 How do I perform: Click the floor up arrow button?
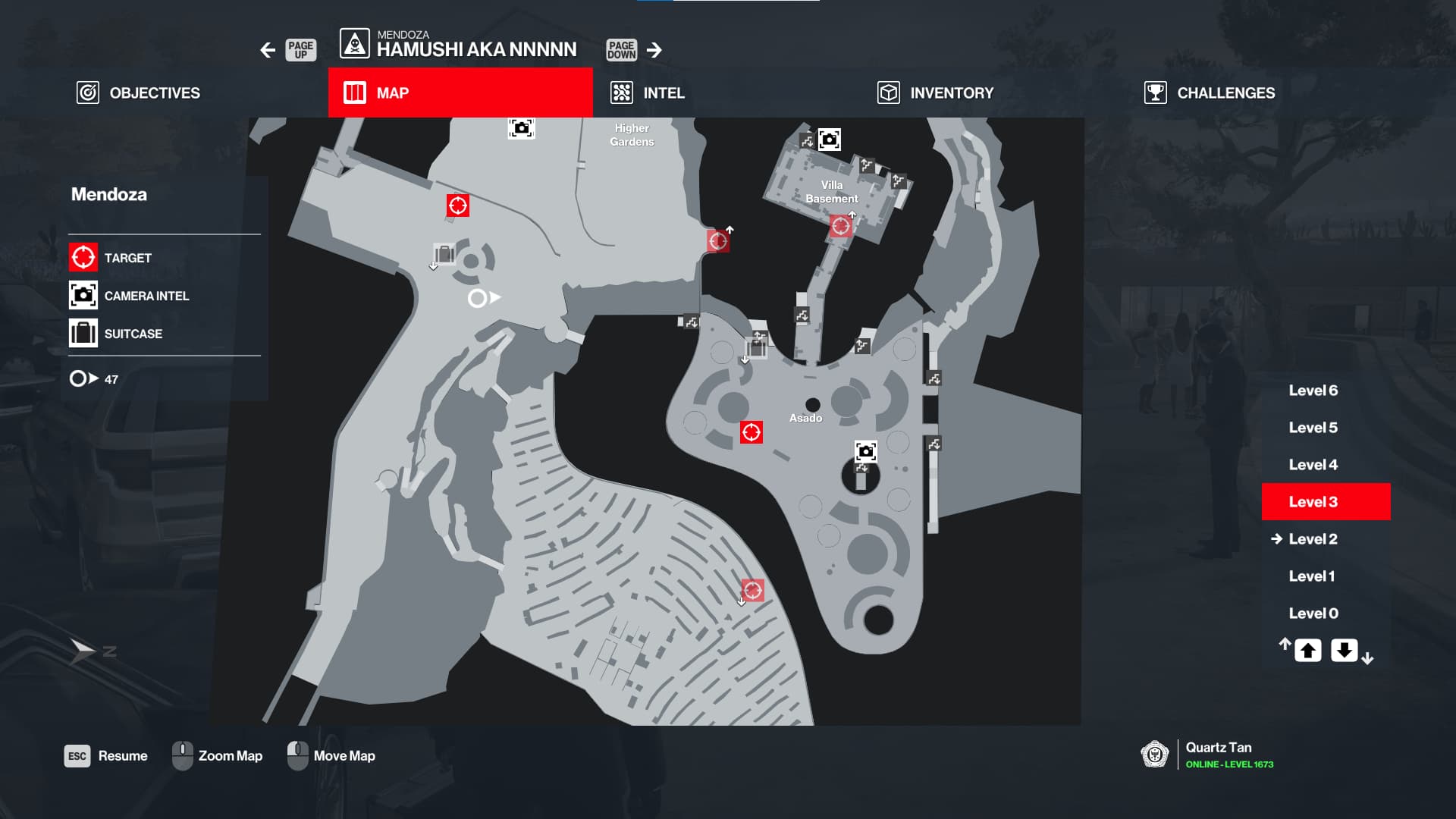pyautogui.click(x=1307, y=651)
